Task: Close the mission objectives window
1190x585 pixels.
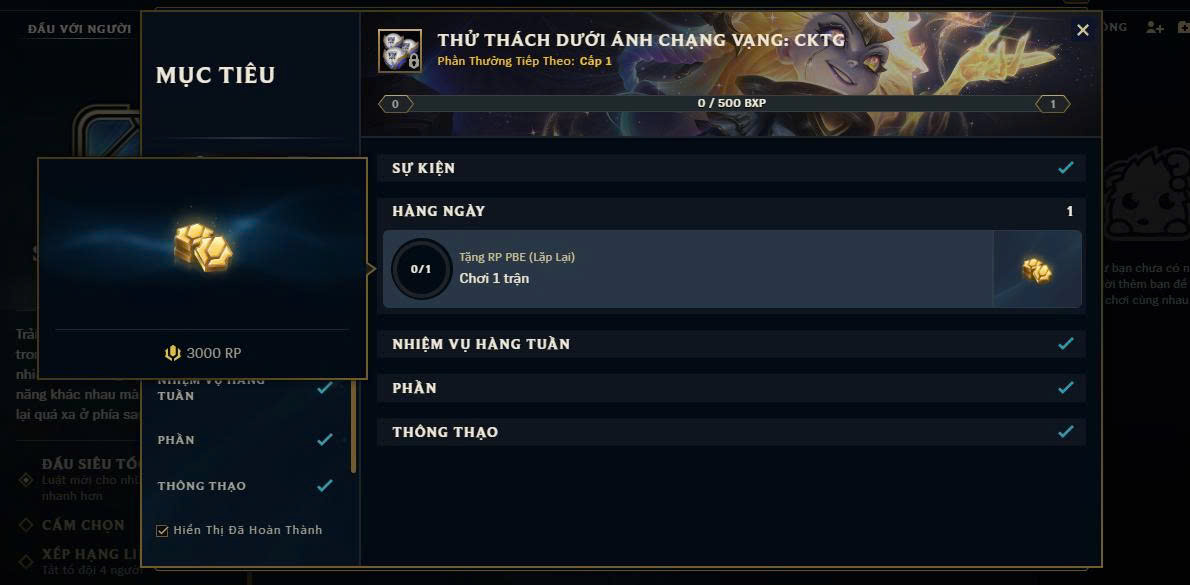Action: 1082,31
